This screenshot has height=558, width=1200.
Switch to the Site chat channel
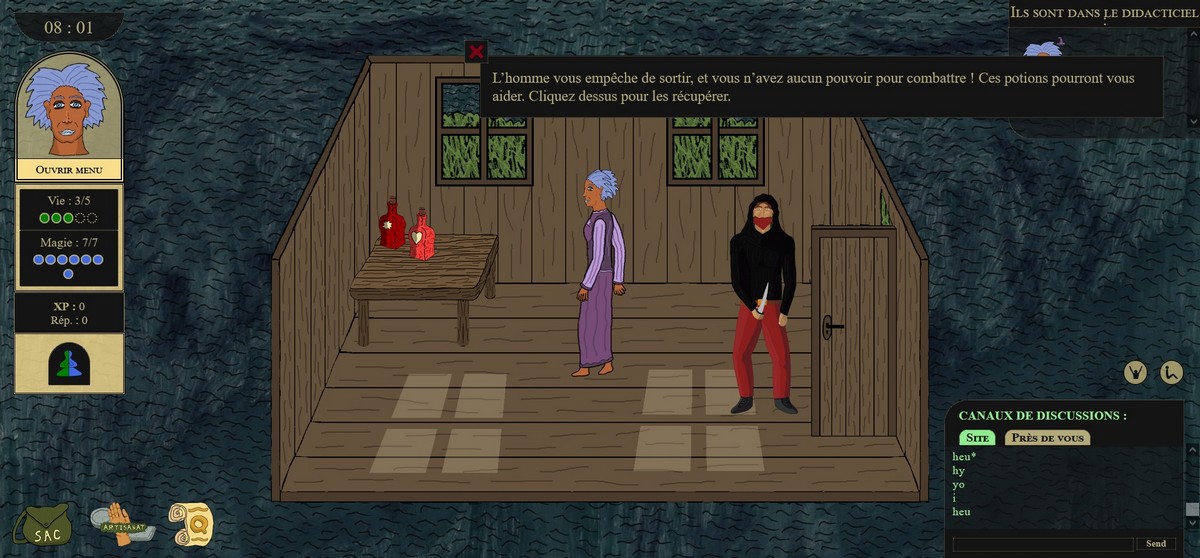click(978, 438)
